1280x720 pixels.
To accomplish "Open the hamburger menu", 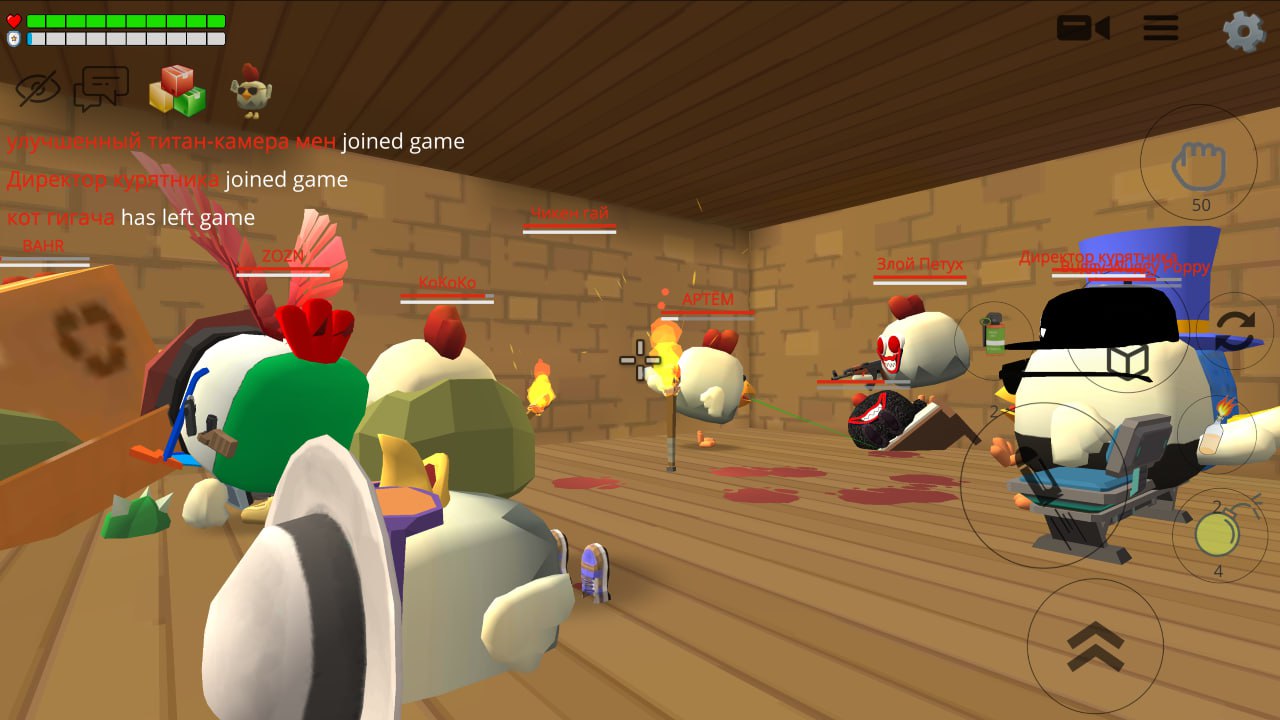I will pos(1160,28).
